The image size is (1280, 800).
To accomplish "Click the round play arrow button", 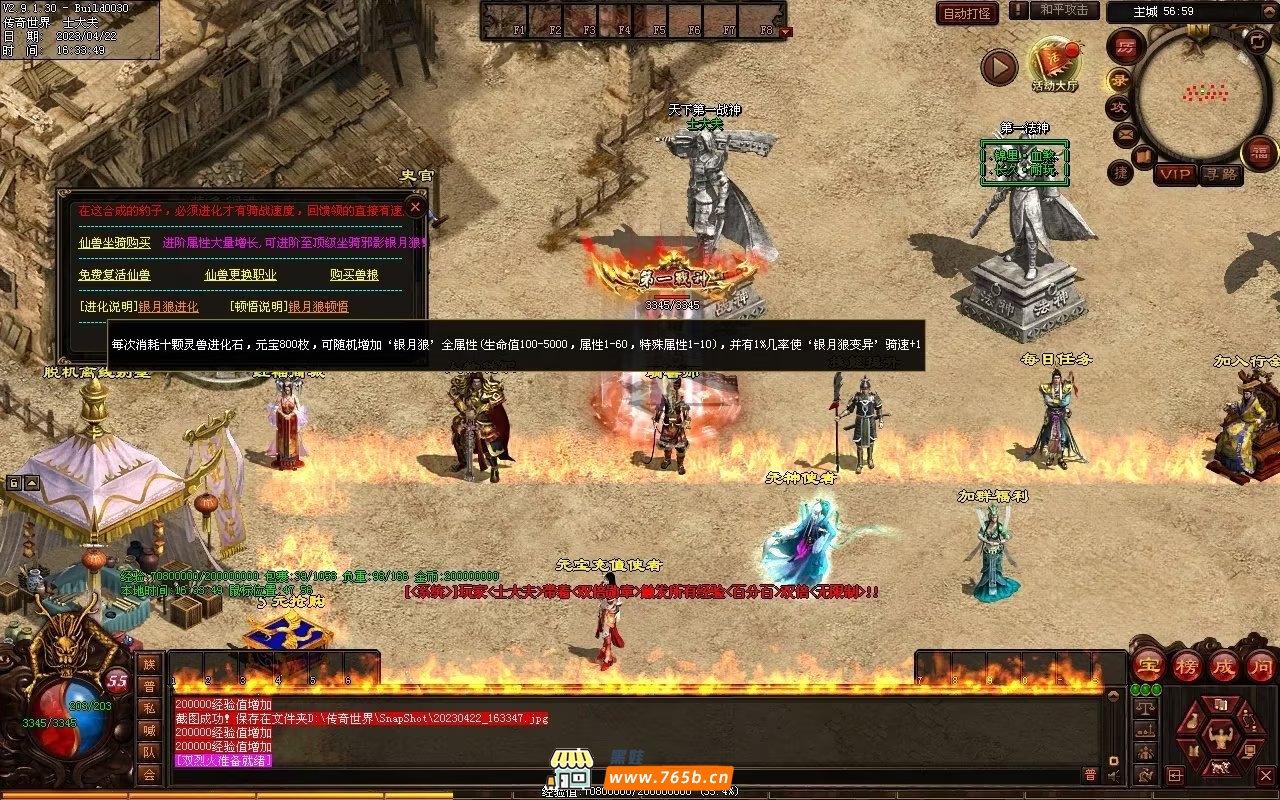I will point(998,67).
